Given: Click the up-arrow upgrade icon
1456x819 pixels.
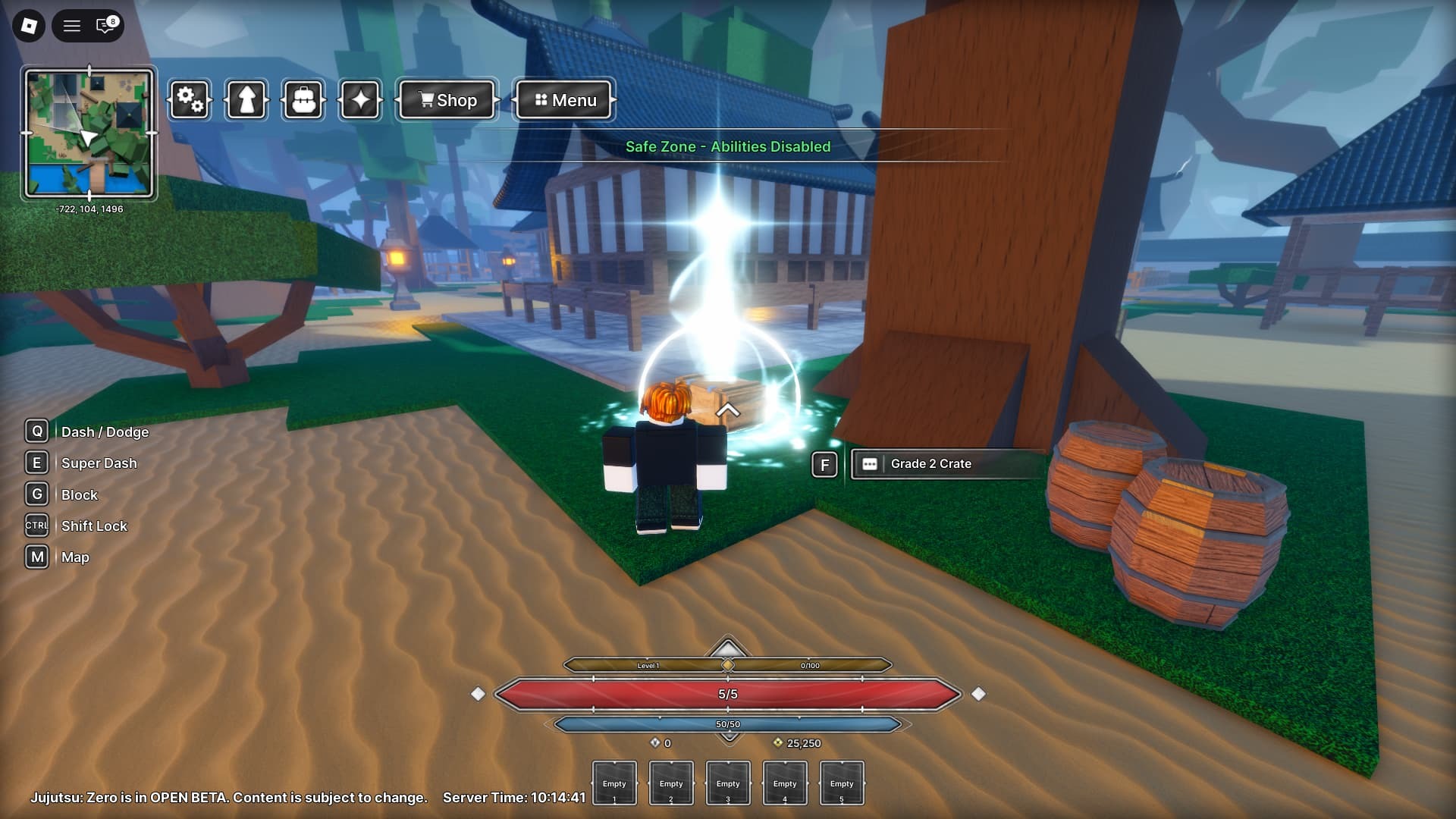Looking at the screenshot, I should point(246,100).
